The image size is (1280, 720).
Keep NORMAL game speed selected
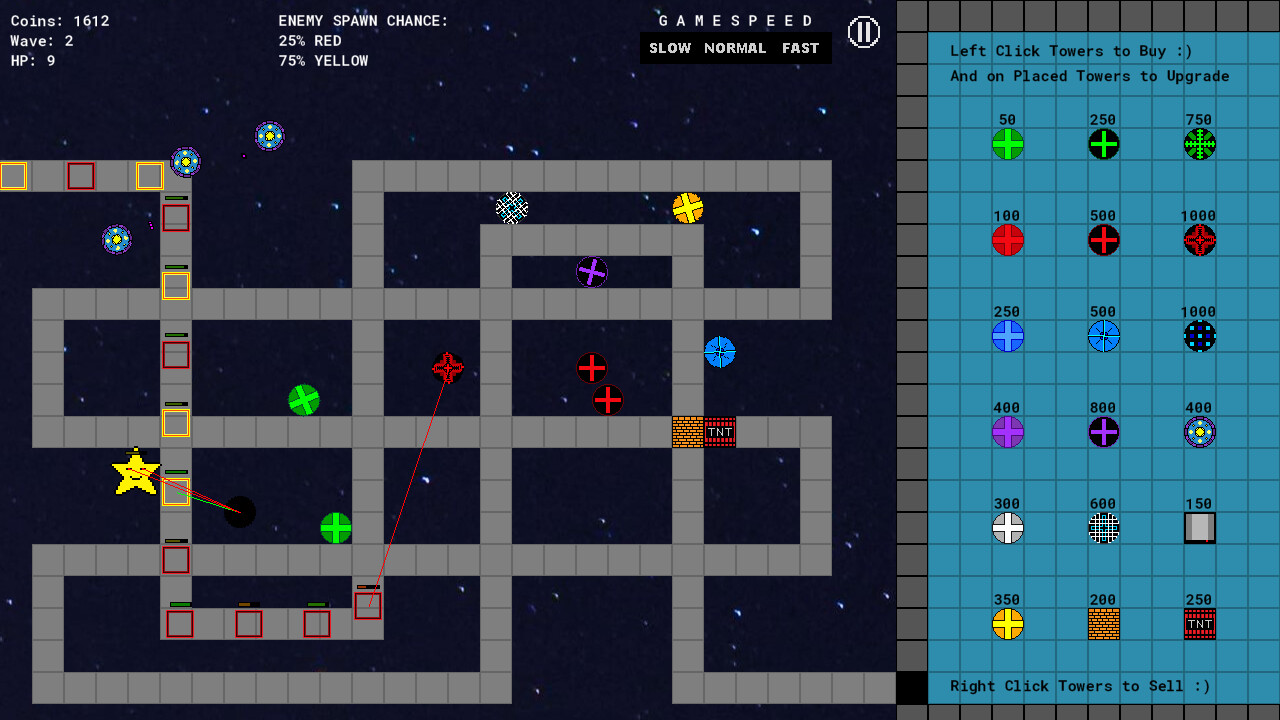735,47
